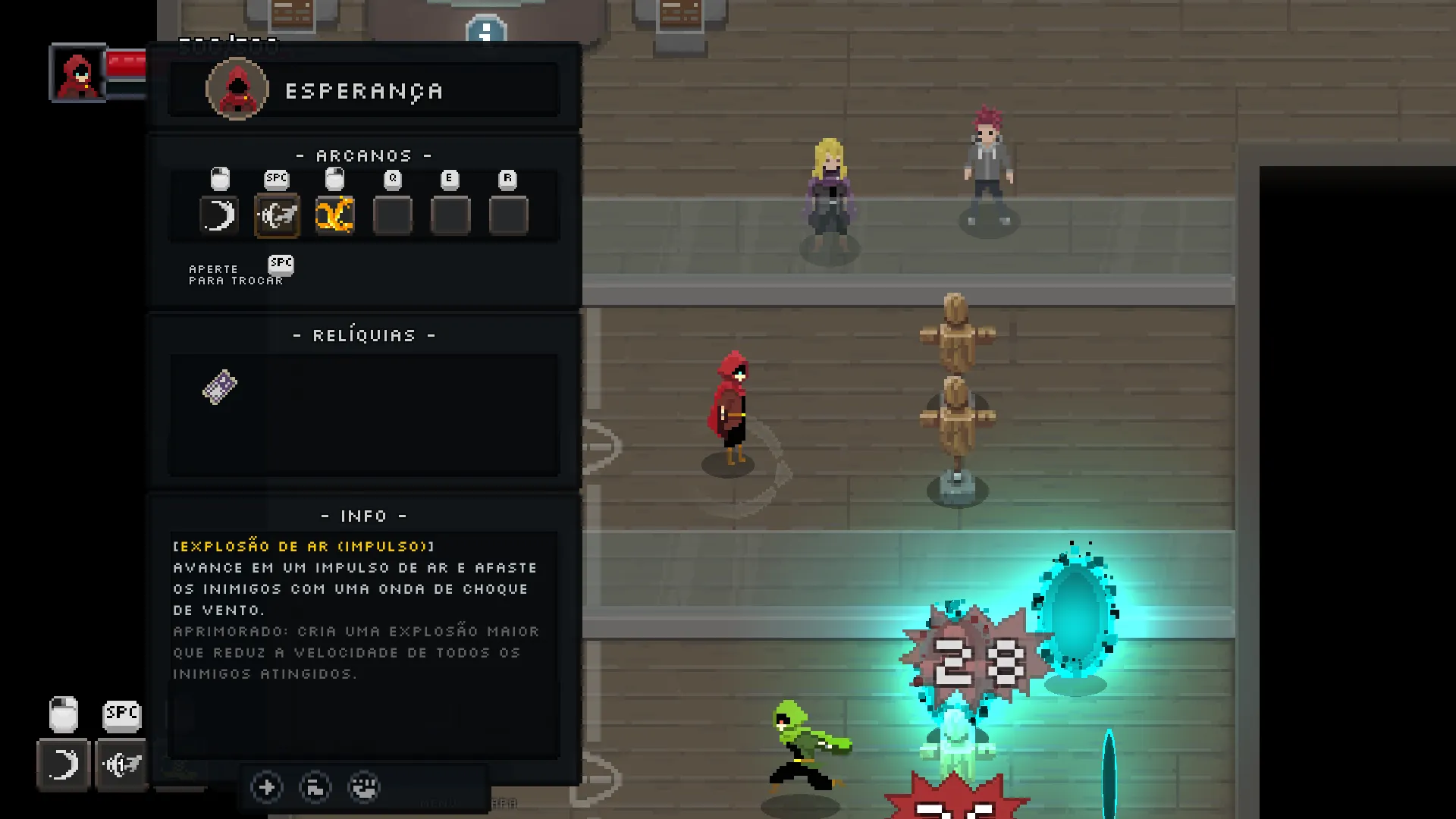The height and width of the screenshot is (819, 1456).
Task: Click the Esperança hooded character portrait
Action: coord(237,90)
